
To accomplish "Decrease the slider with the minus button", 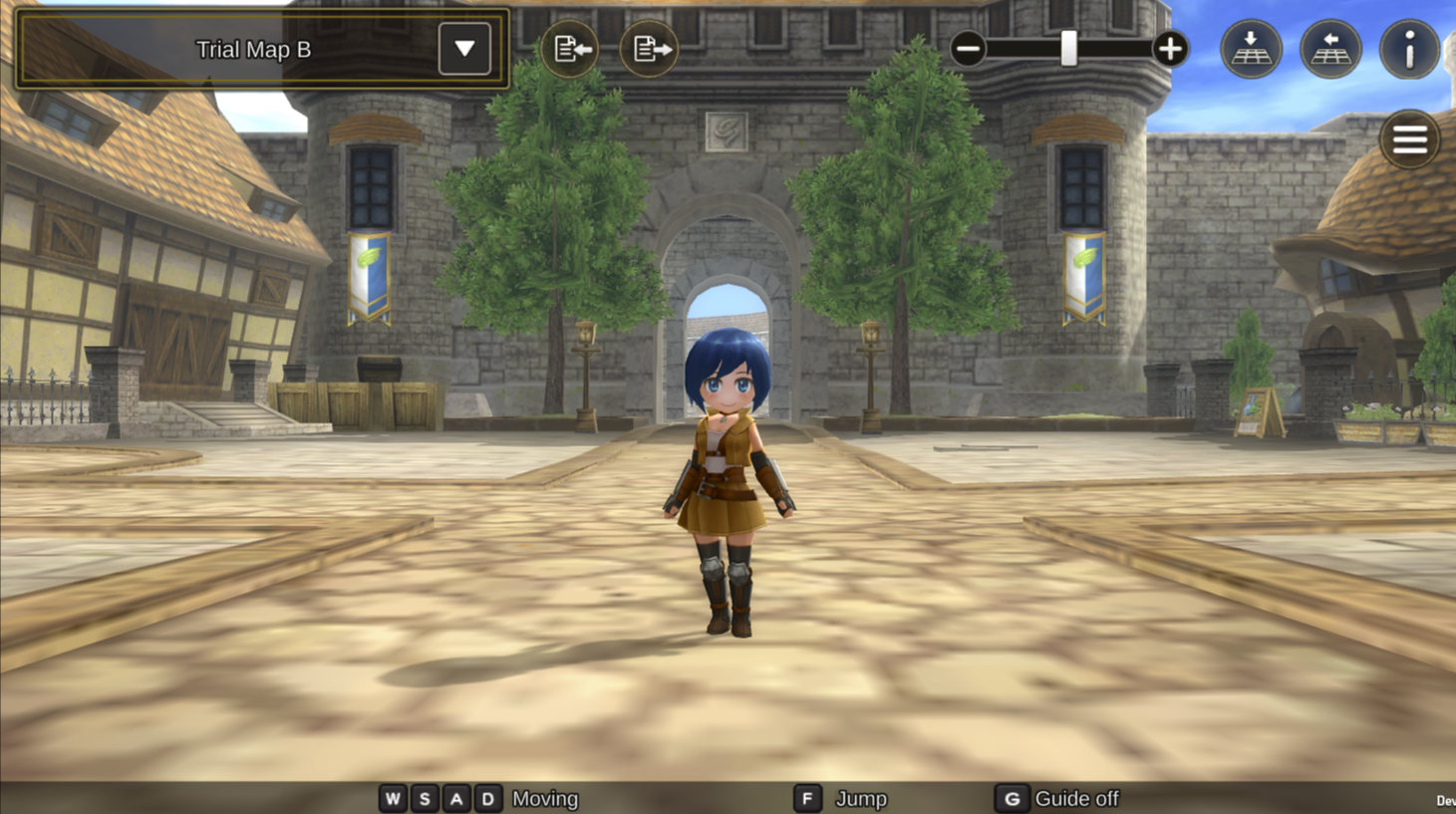I will tap(967, 49).
